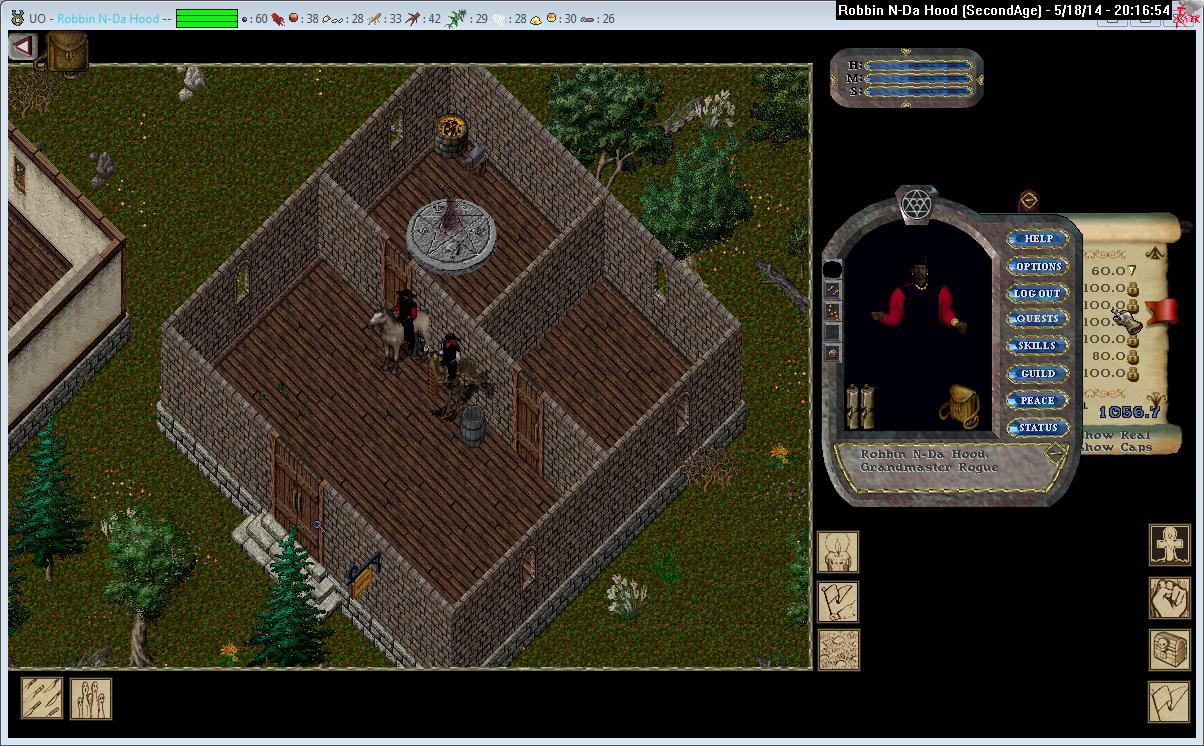The image size is (1204, 746).
Task: Toggle the Peace war mode button
Action: pyautogui.click(x=1037, y=400)
